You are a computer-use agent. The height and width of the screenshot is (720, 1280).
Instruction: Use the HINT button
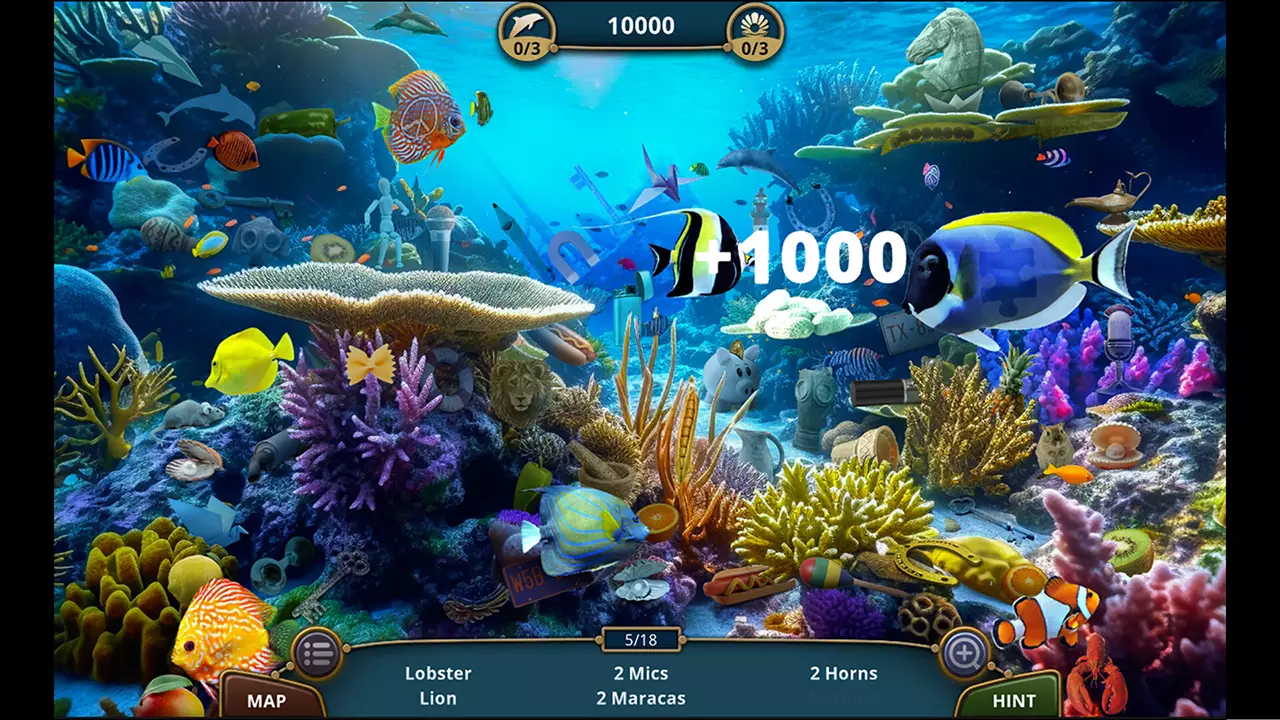point(1014,699)
